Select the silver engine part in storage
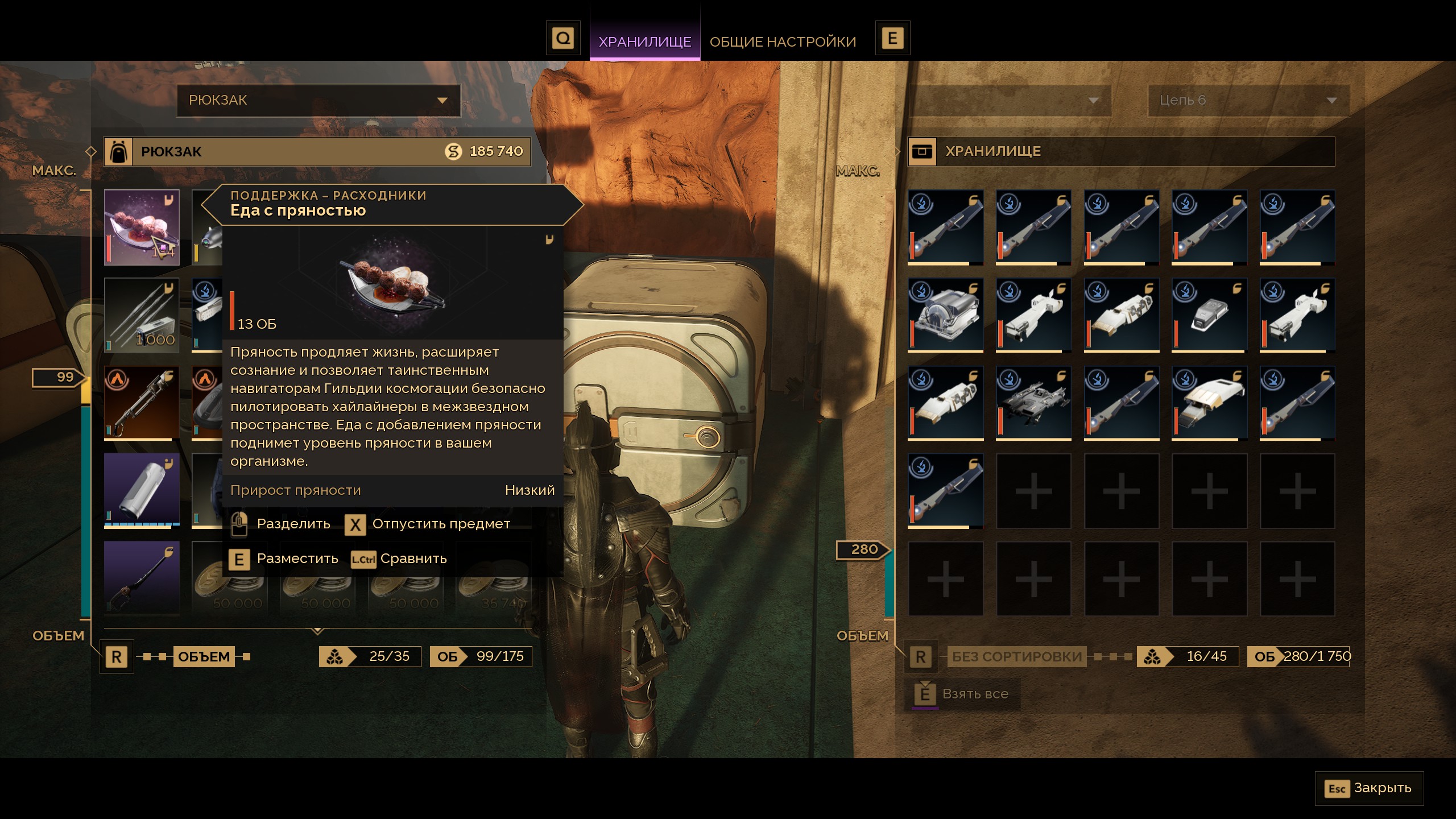This screenshot has height=819, width=1456. click(x=945, y=315)
